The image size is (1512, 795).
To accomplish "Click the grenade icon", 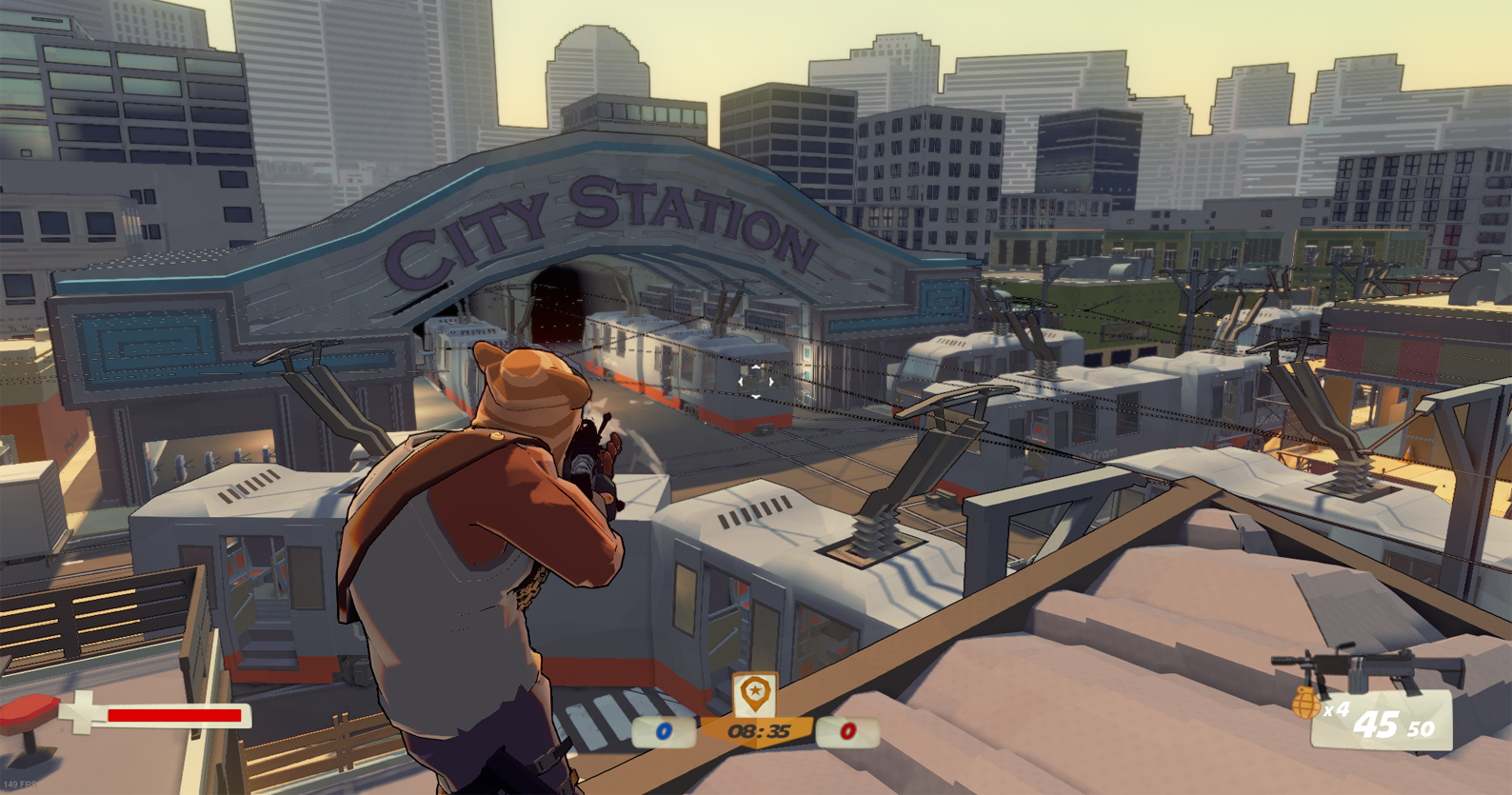I will (1305, 704).
